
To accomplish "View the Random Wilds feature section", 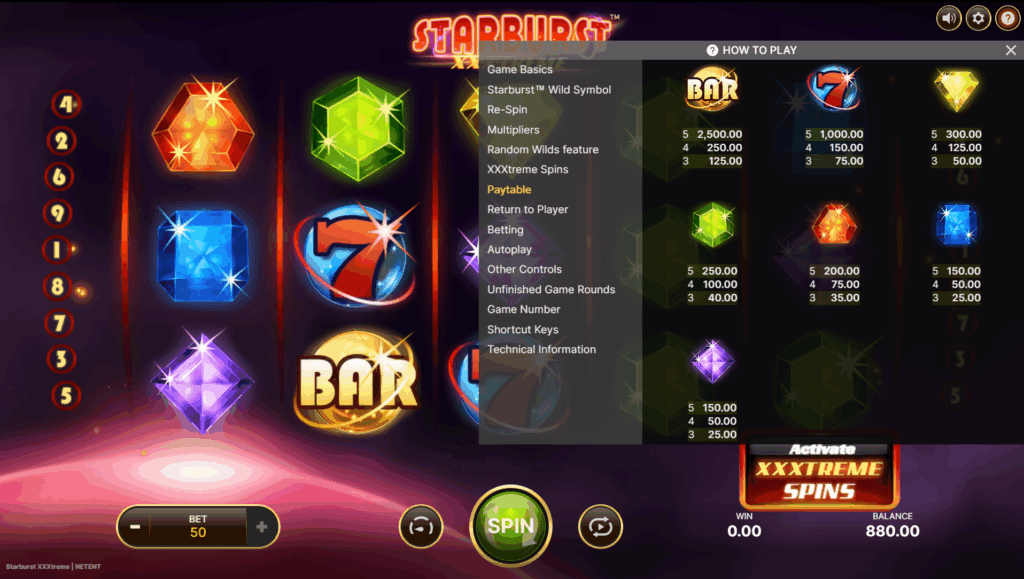I will click(542, 150).
